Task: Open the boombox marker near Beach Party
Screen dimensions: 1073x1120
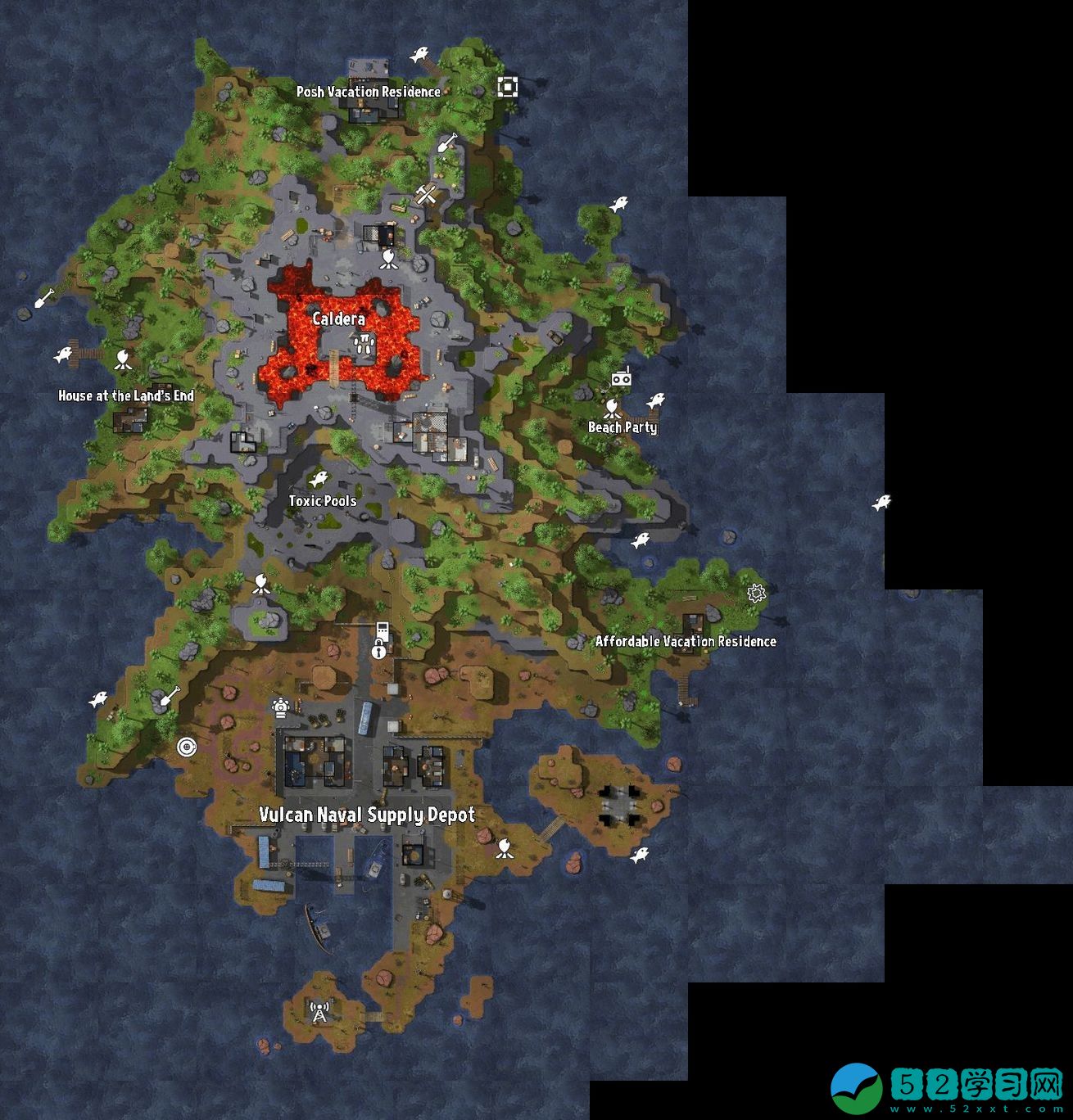Action: [x=623, y=378]
